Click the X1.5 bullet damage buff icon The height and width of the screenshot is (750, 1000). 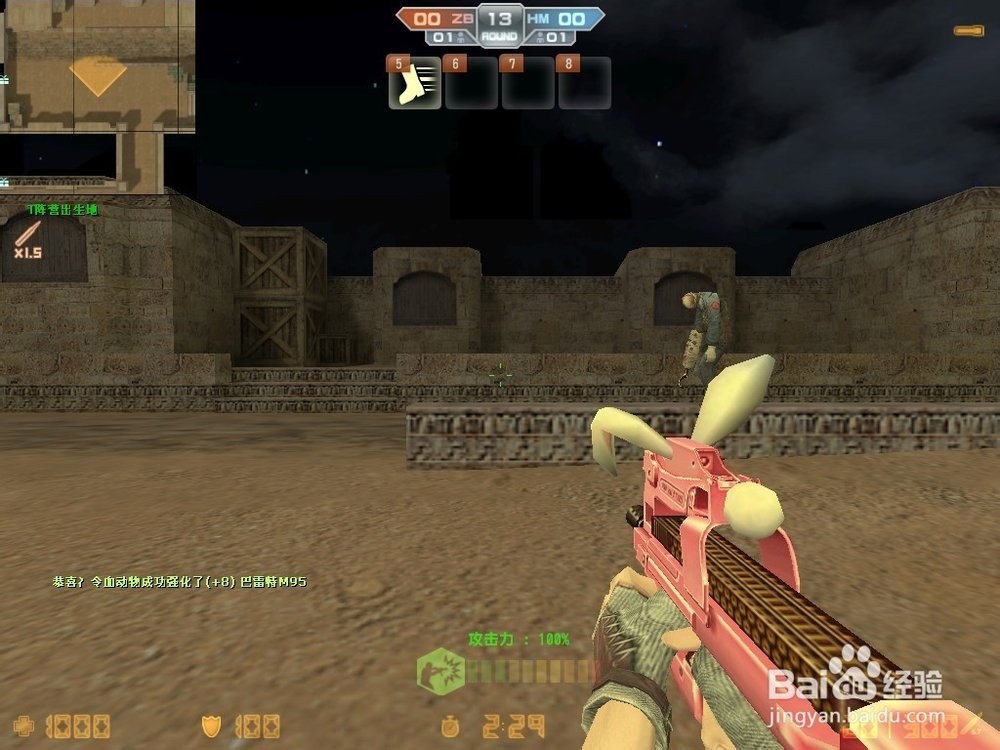coord(27,240)
